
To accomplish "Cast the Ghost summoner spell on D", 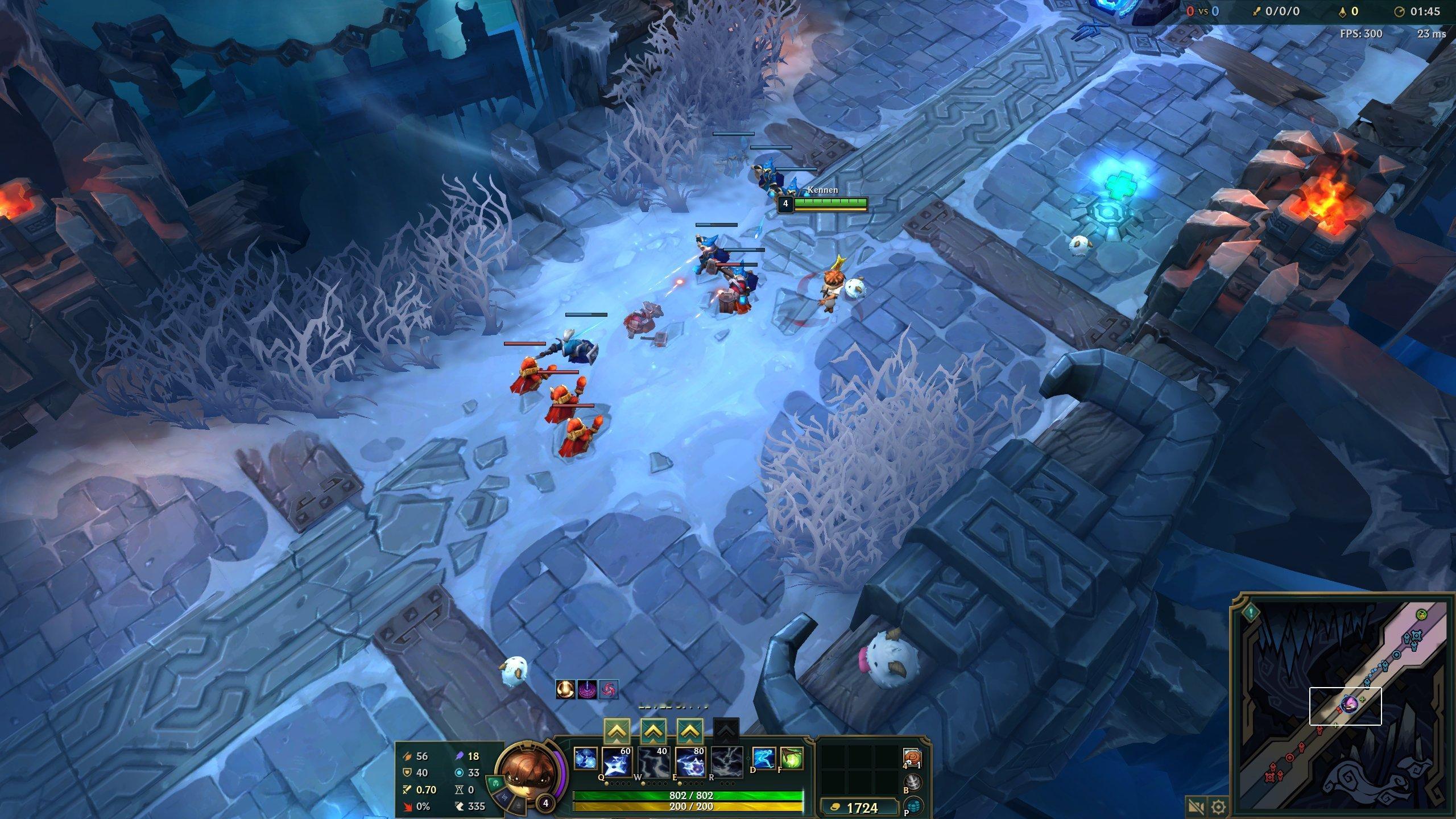I will pos(764,758).
